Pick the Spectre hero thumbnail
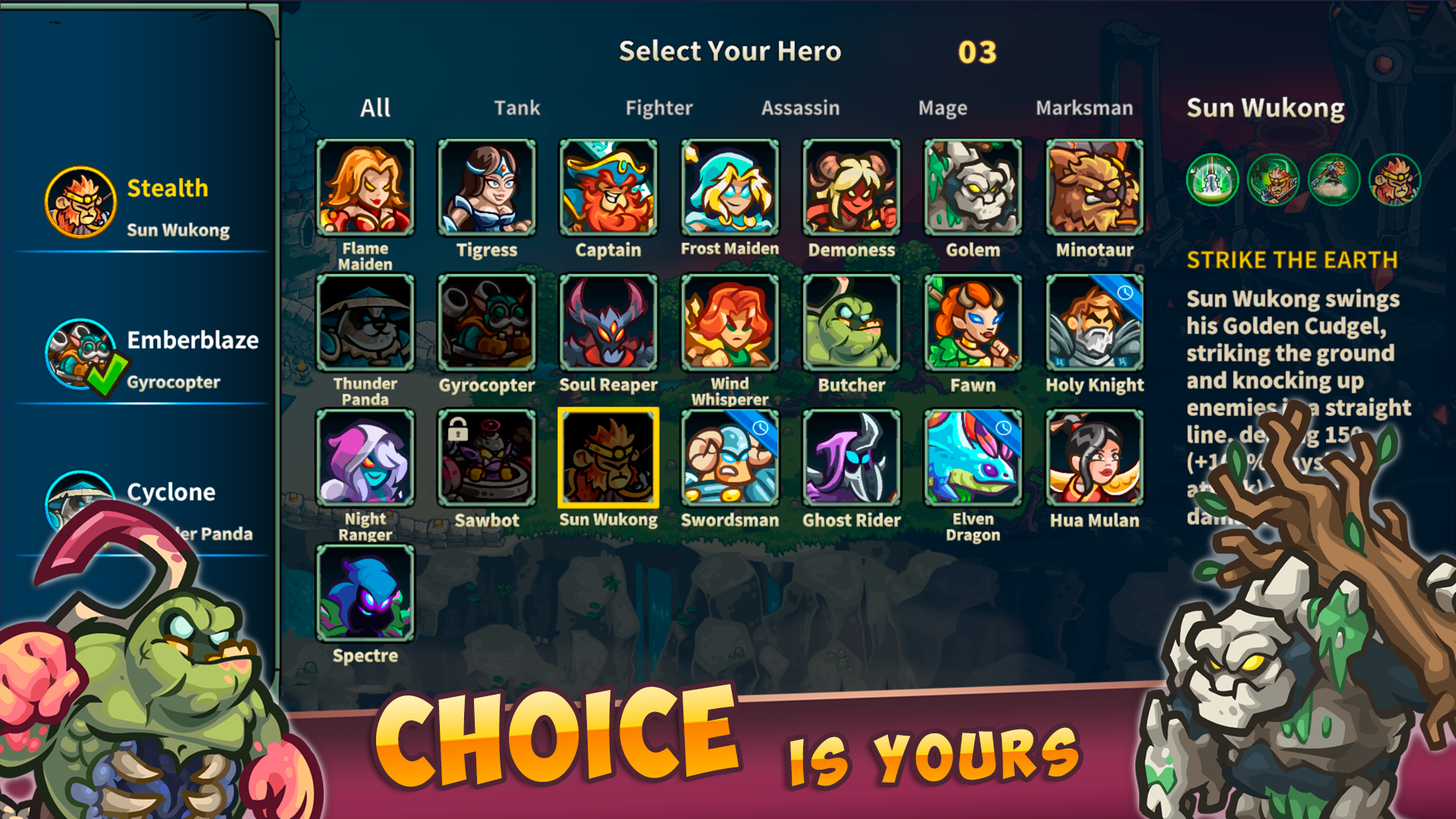Screen dimensions: 1456x819 tap(366, 591)
